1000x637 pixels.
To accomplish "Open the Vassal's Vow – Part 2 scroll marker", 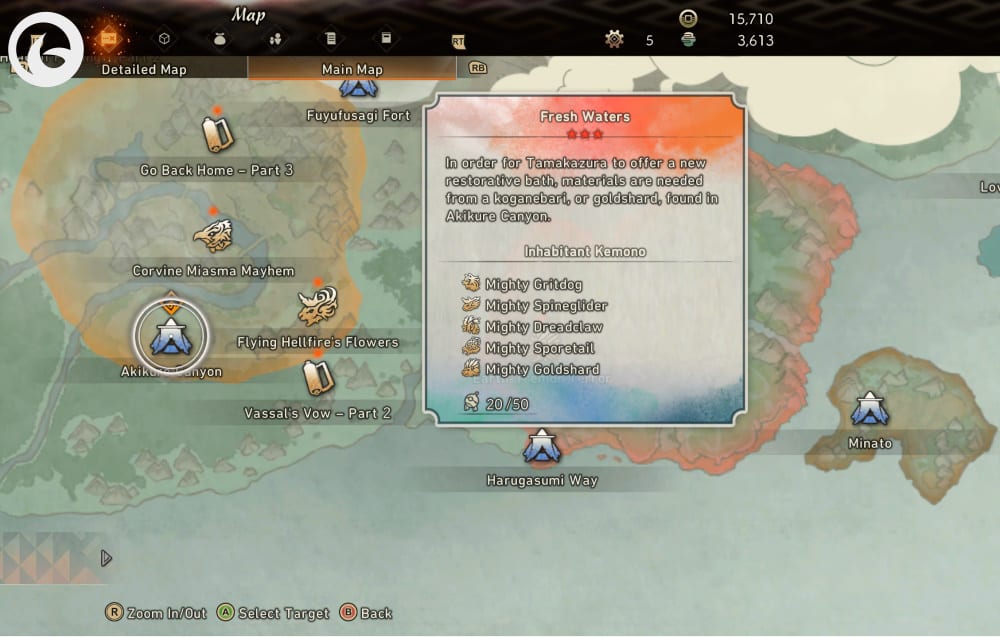I will [x=318, y=377].
